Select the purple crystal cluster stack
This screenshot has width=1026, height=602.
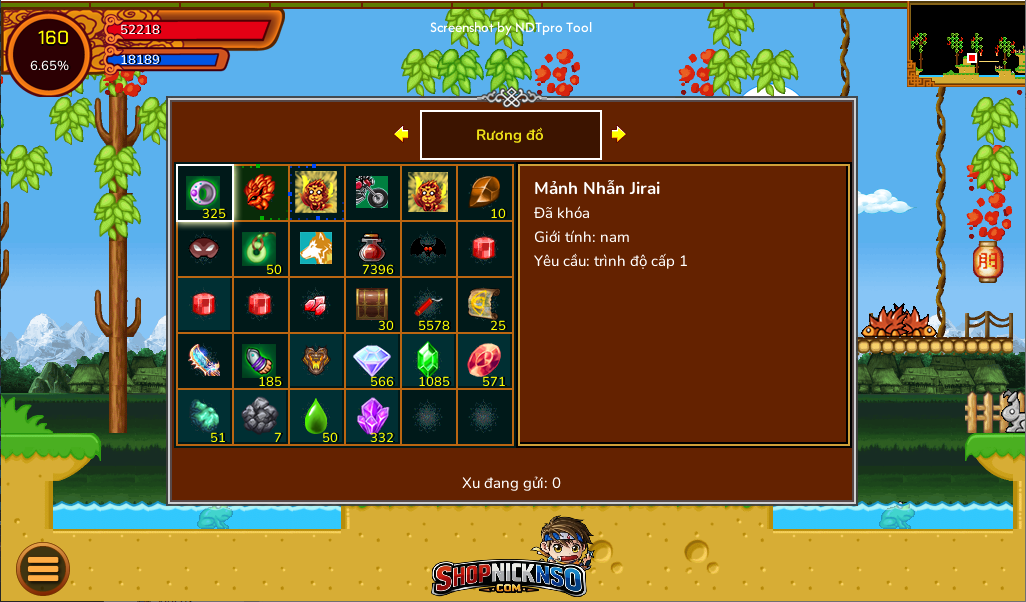[373, 417]
